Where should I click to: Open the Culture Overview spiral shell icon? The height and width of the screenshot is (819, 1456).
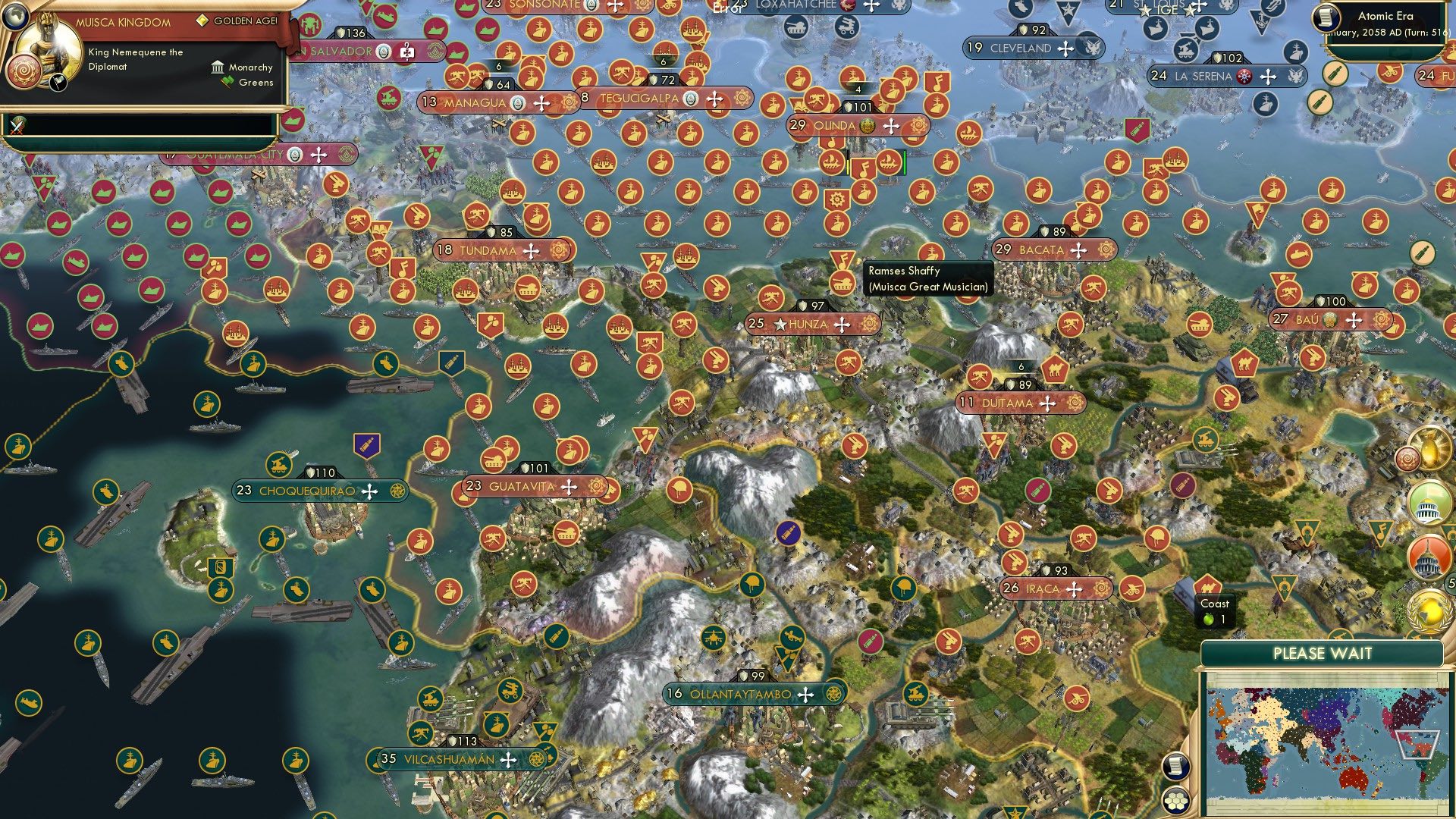[1407, 459]
